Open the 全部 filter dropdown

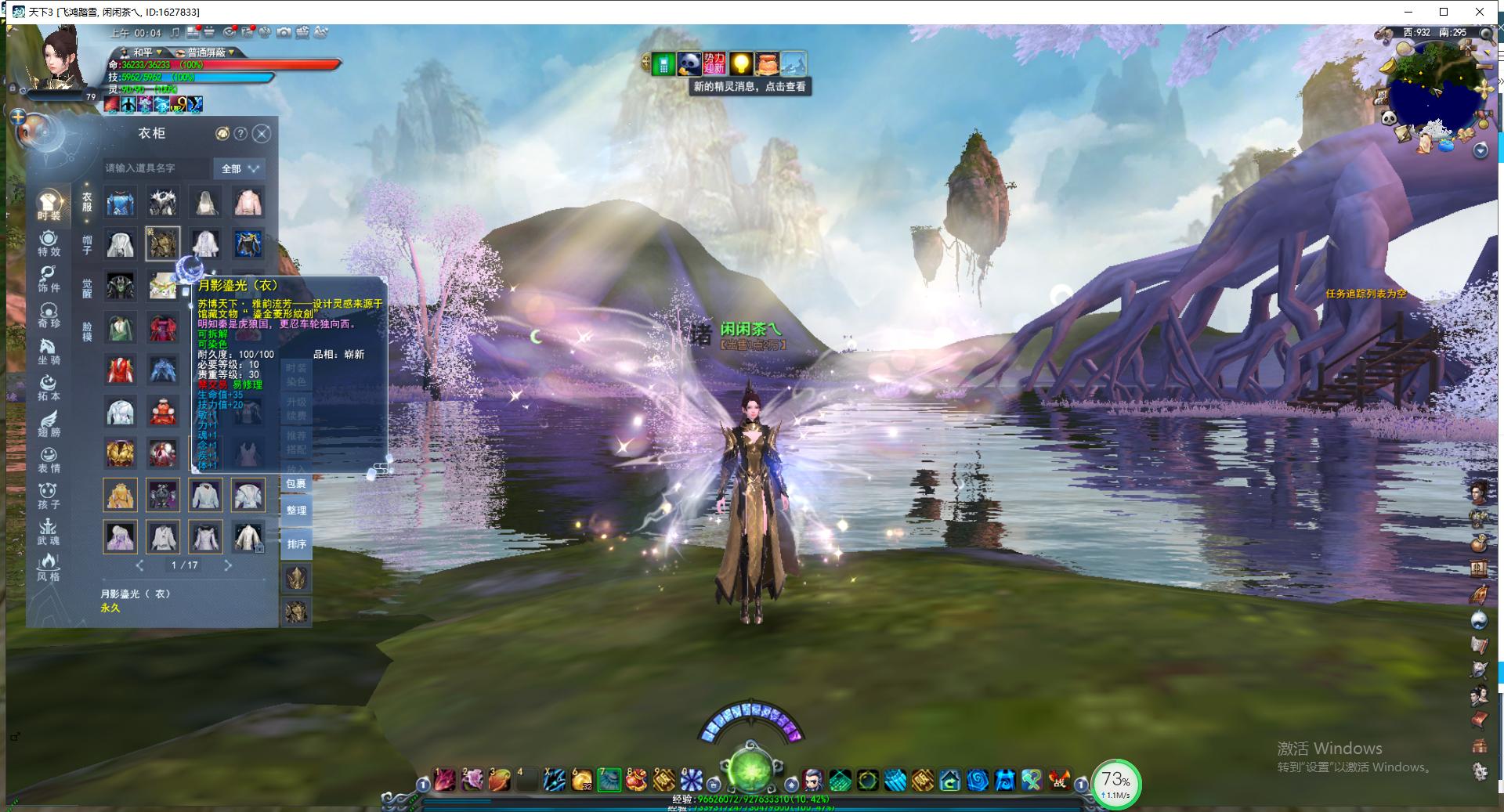coord(240,168)
